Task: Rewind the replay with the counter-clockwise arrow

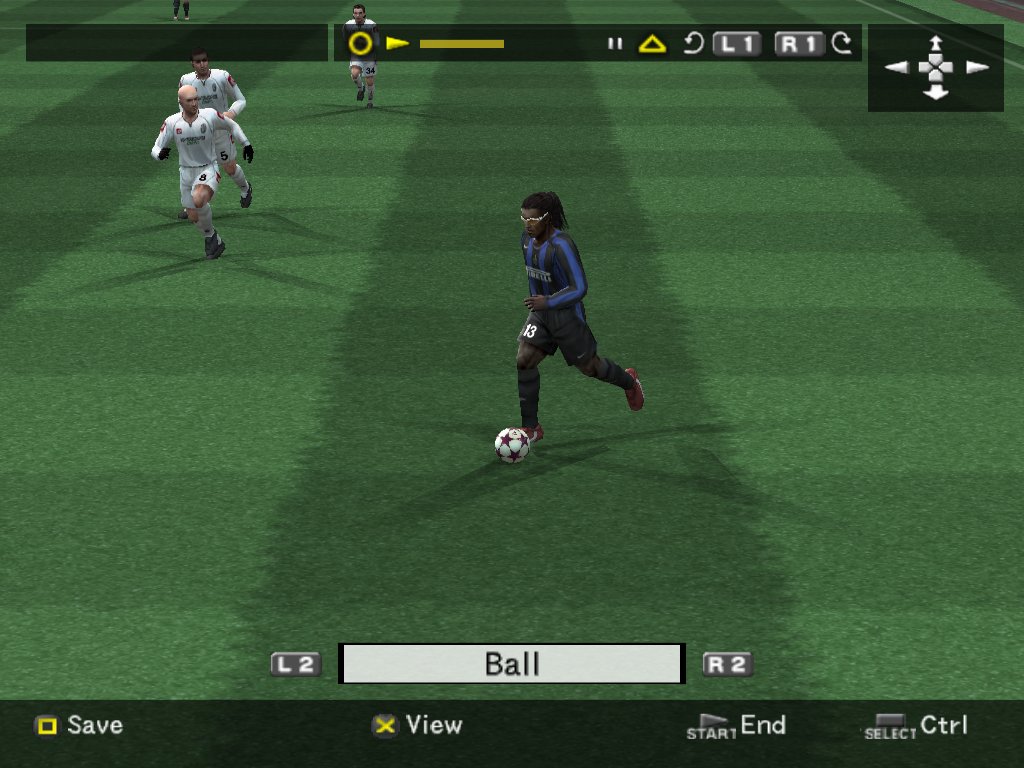Action: [x=693, y=44]
